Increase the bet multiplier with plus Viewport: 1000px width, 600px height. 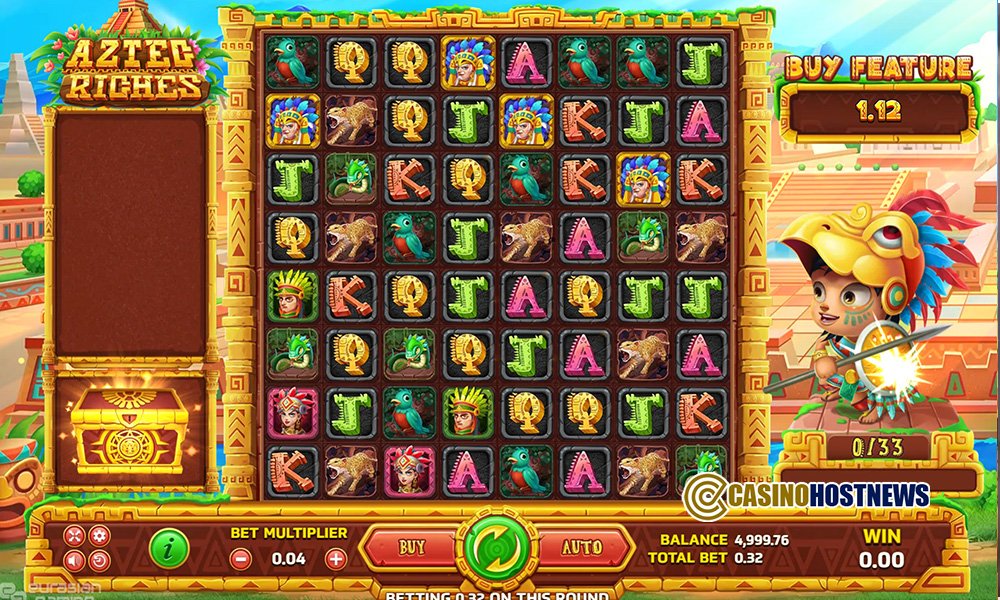tap(336, 559)
